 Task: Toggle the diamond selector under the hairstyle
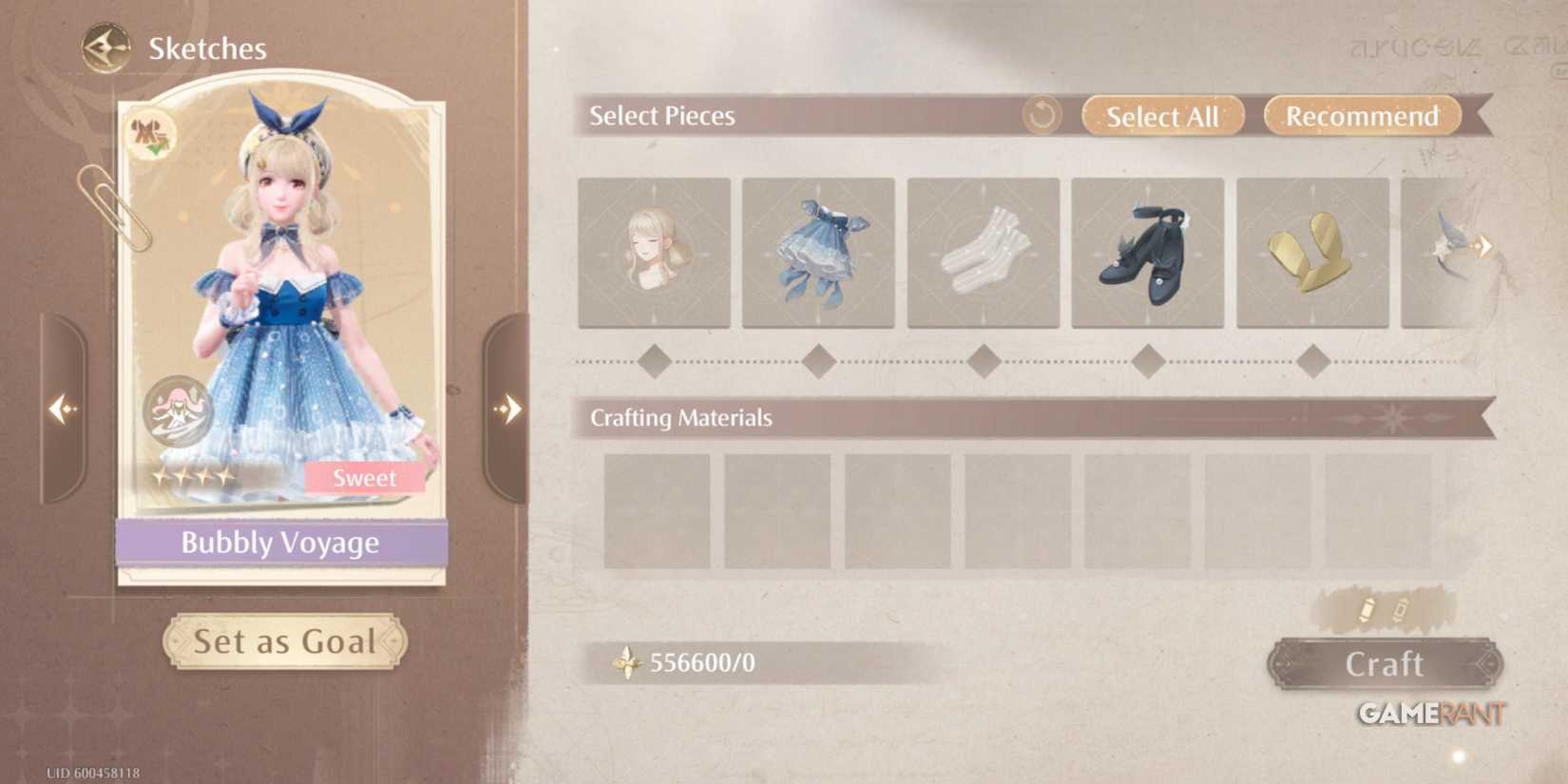pyautogui.click(x=654, y=361)
